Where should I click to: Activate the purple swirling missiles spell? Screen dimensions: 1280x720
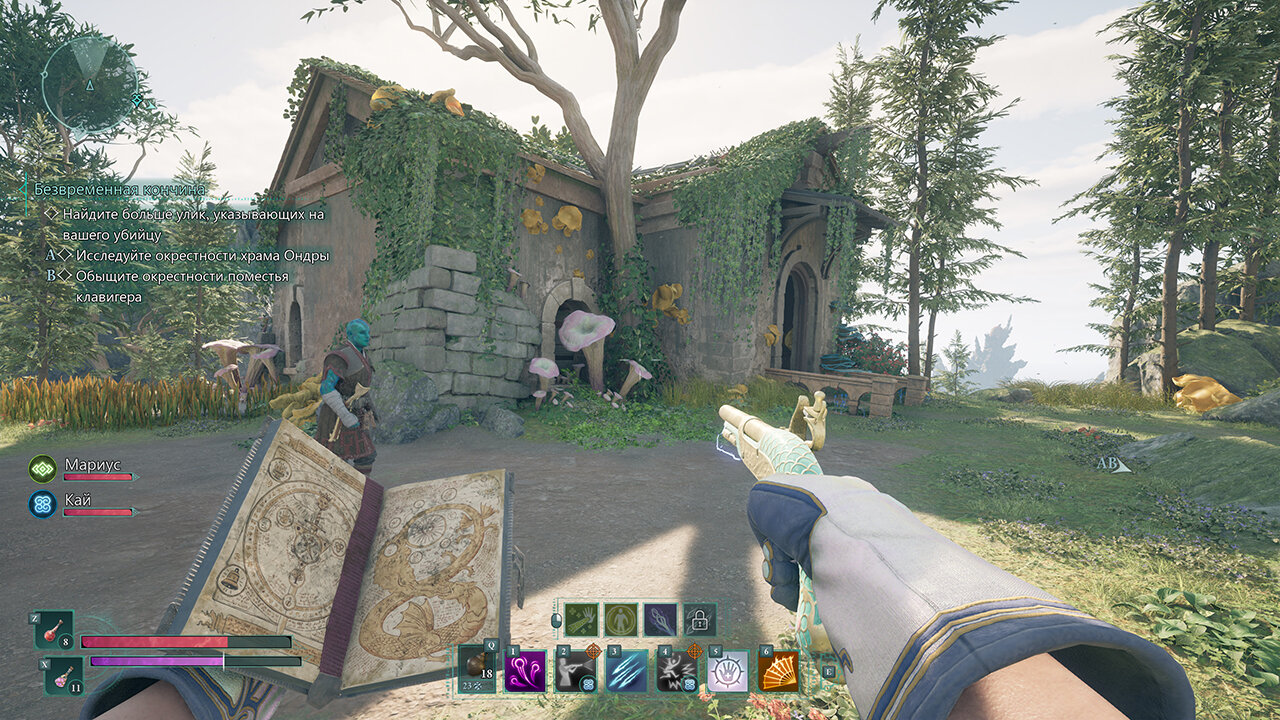tap(526, 671)
